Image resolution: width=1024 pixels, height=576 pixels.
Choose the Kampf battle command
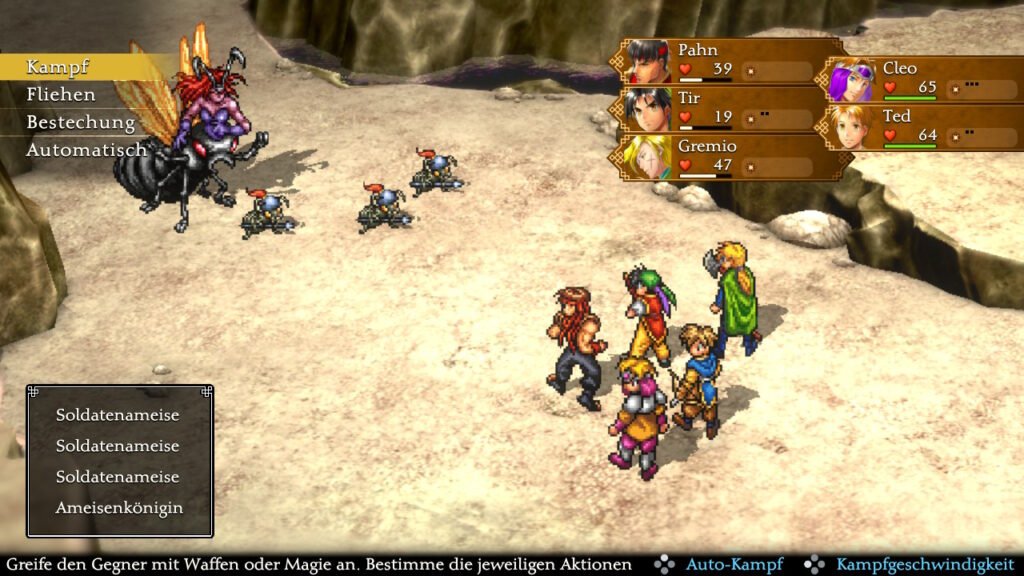click(x=57, y=67)
